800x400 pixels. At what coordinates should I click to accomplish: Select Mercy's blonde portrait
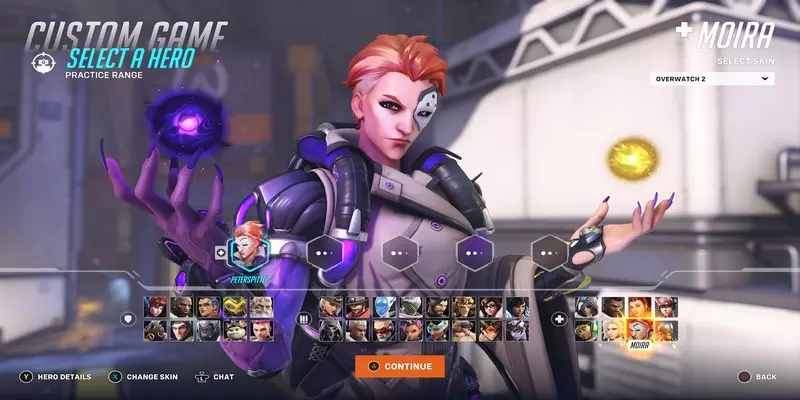pyautogui.click(x=613, y=329)
